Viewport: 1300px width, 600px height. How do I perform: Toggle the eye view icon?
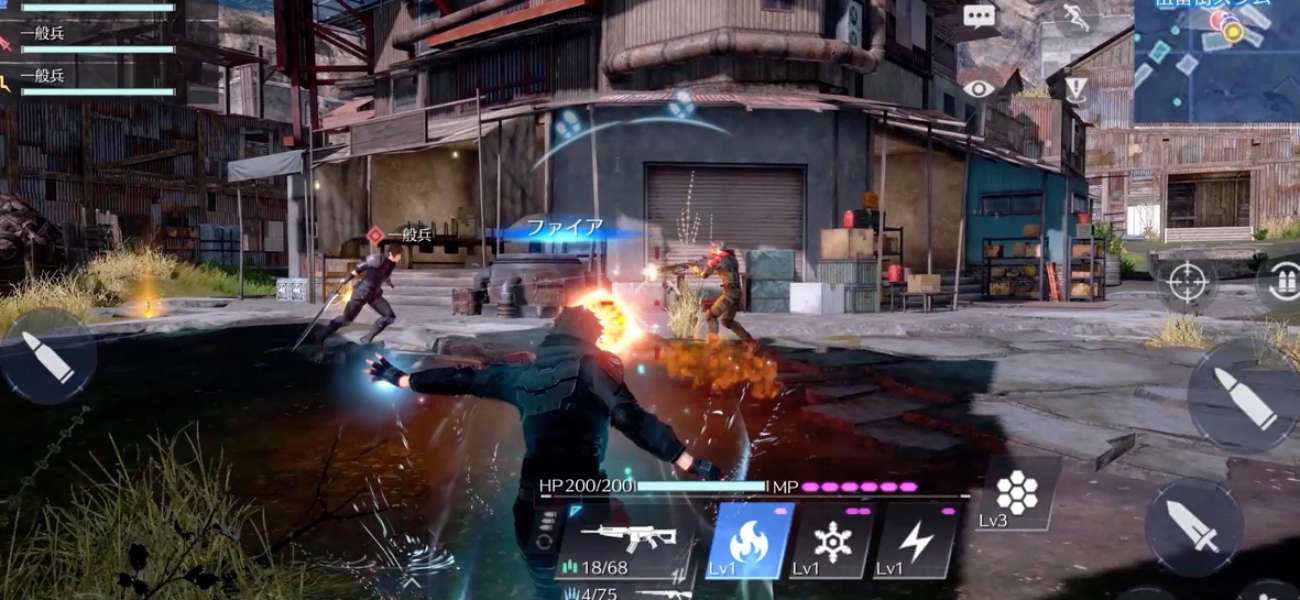979,88
